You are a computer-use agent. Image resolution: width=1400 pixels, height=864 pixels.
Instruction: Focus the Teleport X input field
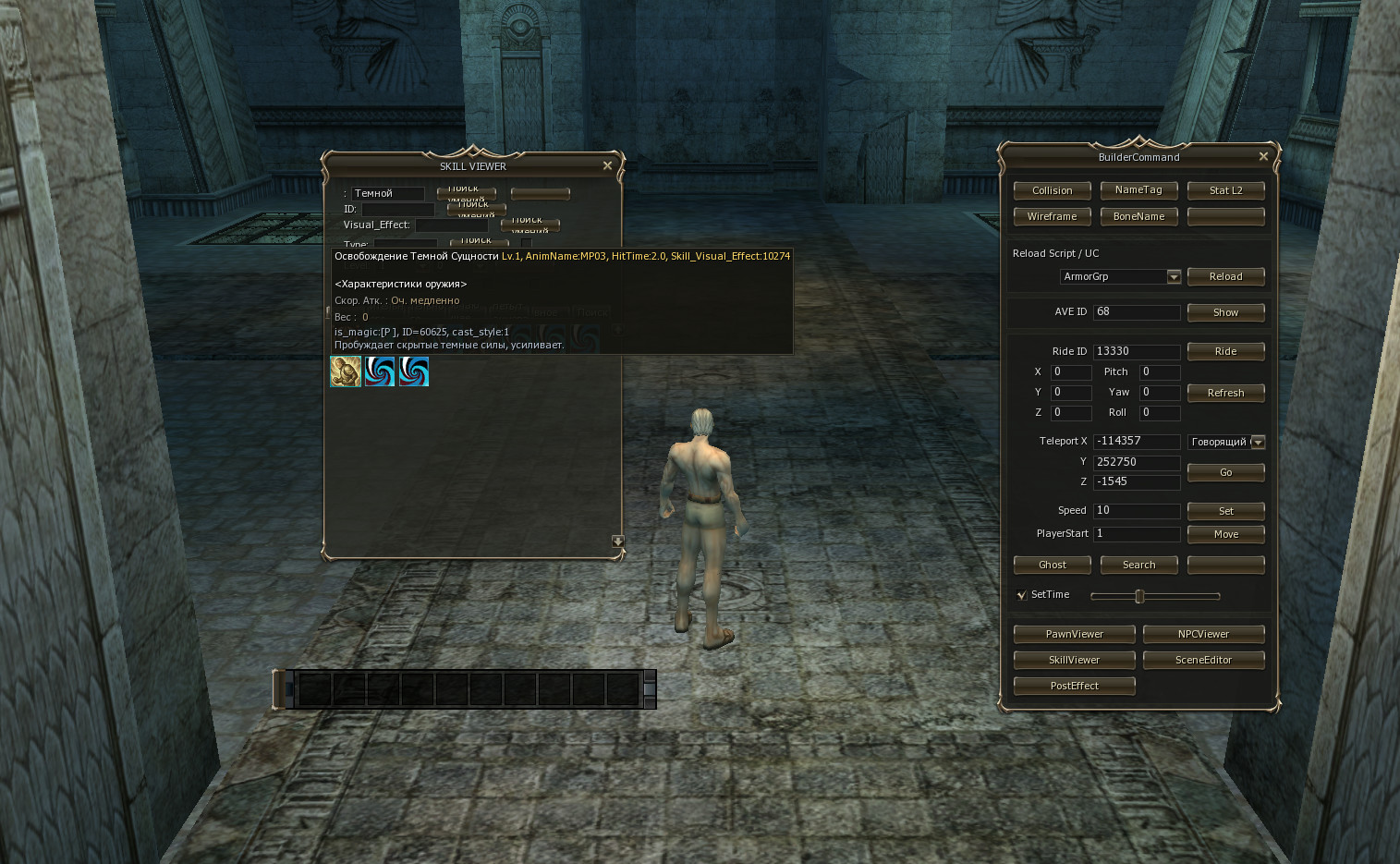1136,442
